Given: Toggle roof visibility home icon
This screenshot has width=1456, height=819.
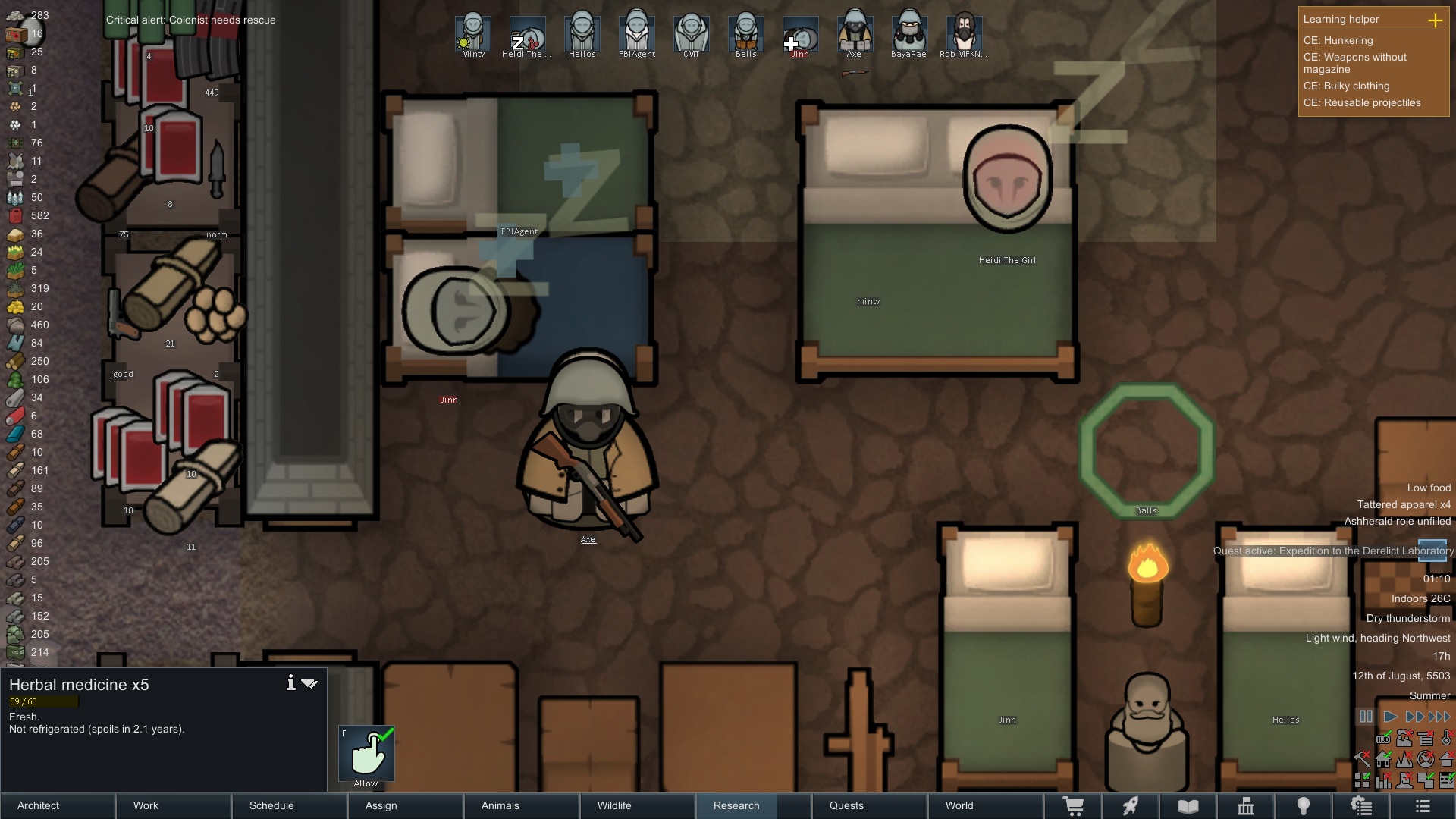Looking at the screenshot, I should (x=1383, y=759).
